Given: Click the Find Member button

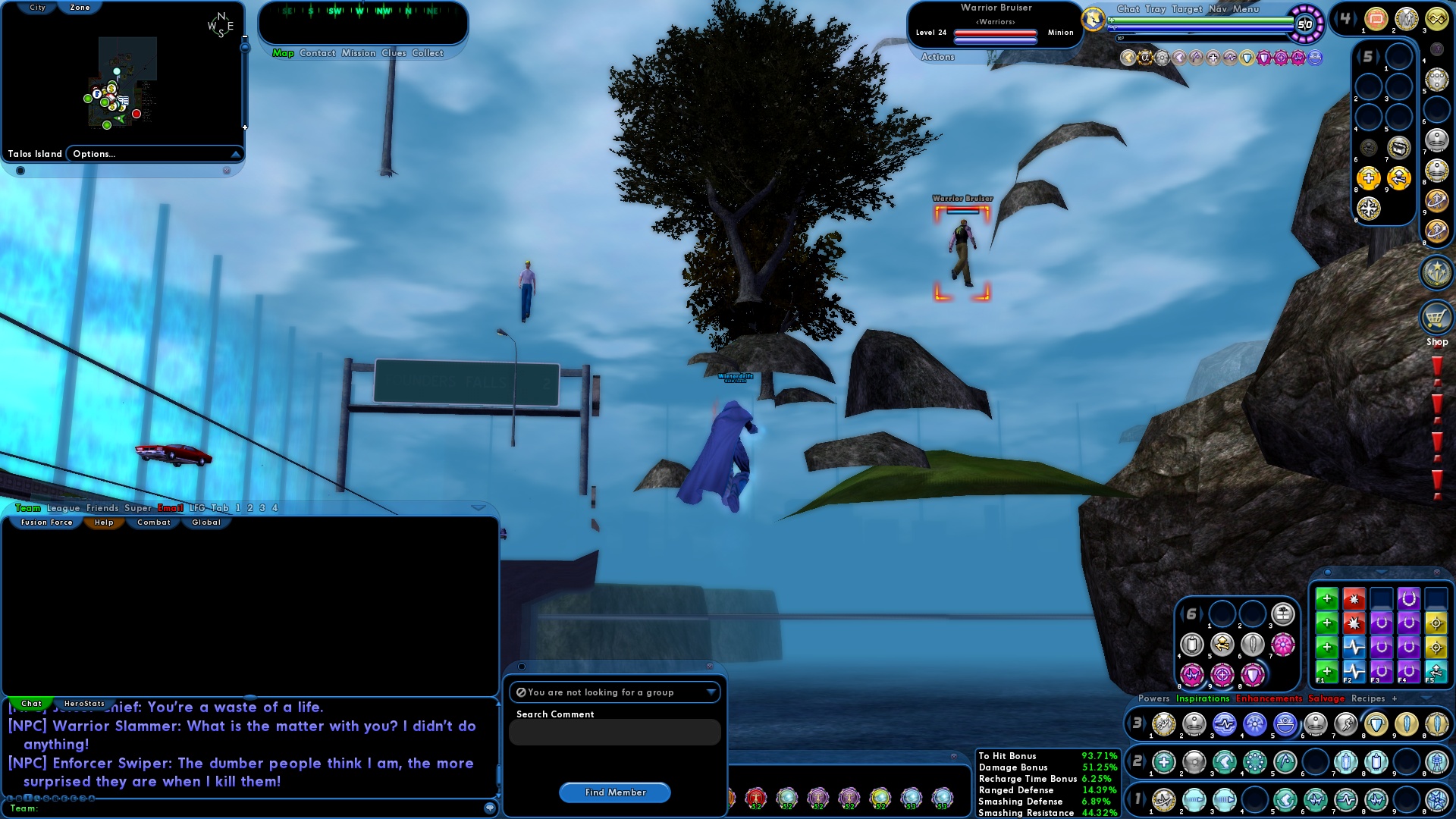Looking at the screenshot, I should (x=614, y=792).
